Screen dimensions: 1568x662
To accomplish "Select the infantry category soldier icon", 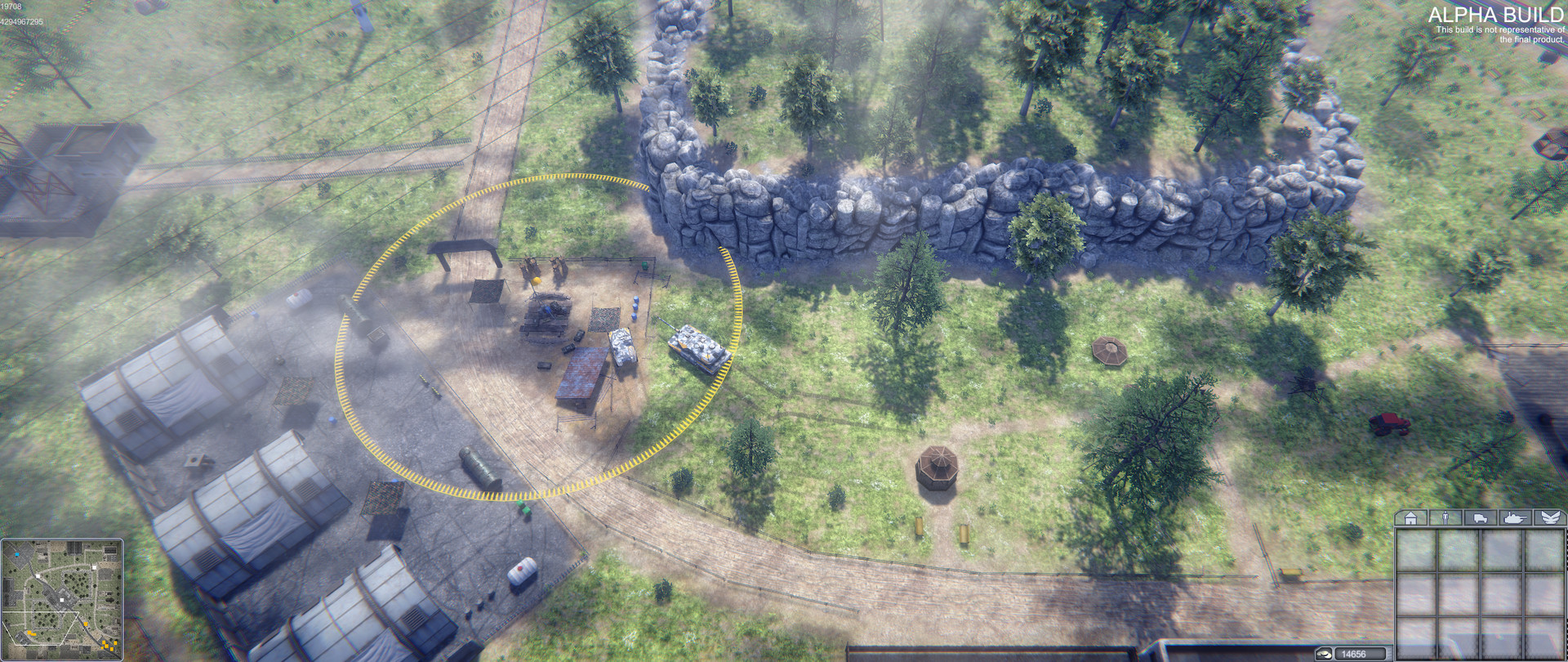I will click(1445, 517).
